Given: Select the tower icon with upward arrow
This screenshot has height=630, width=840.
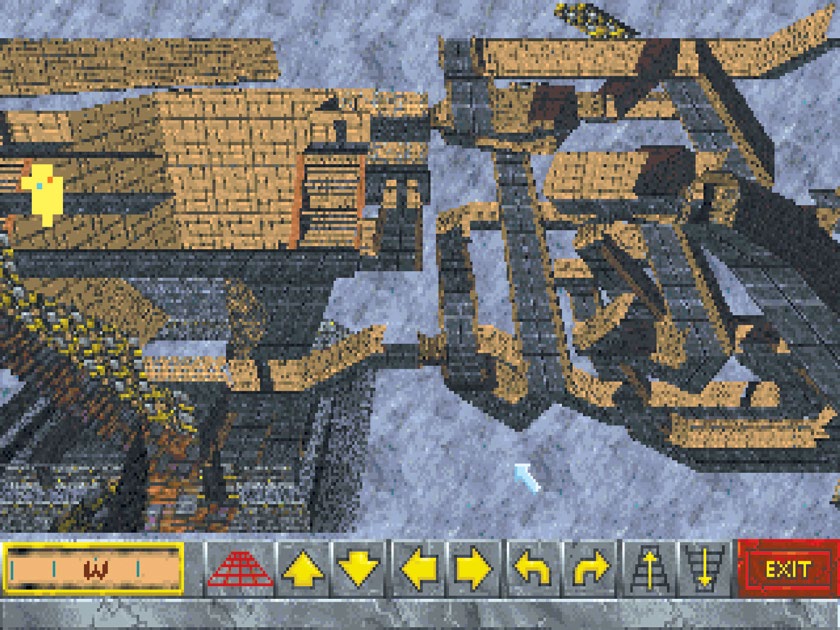Looking at the screenshot, I should point(646,569).
